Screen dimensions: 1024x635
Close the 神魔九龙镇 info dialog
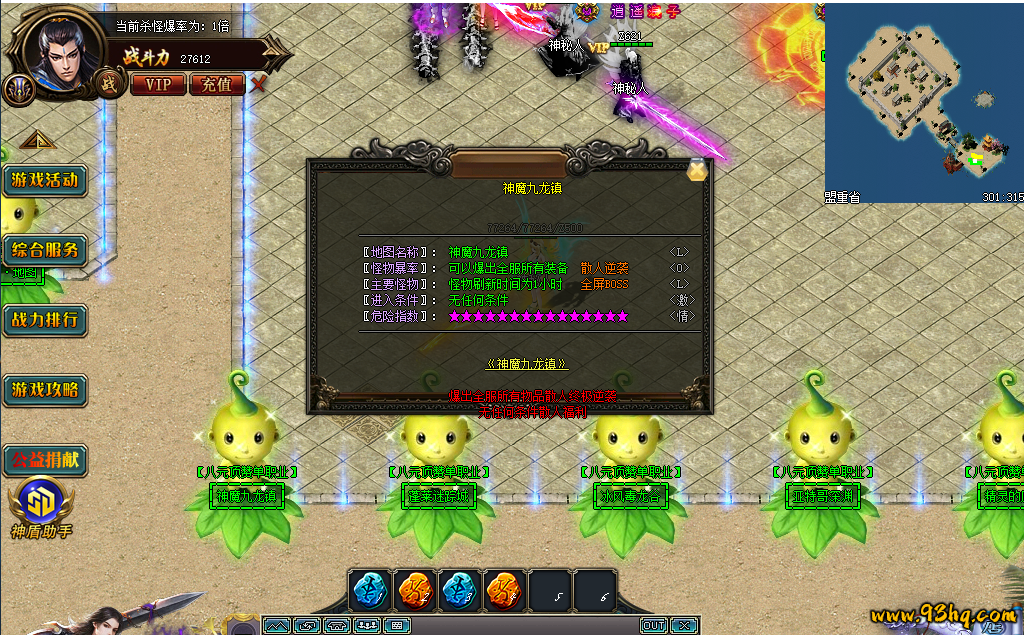click(x=697, y=170)
